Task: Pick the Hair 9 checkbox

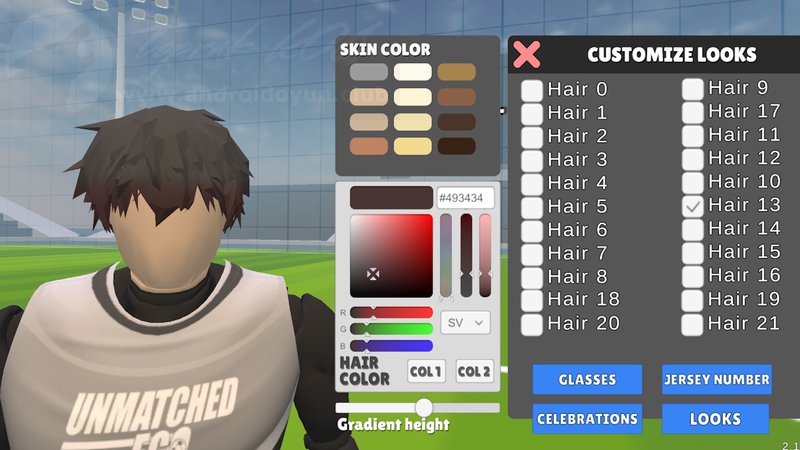Action: tap(693, 89)
